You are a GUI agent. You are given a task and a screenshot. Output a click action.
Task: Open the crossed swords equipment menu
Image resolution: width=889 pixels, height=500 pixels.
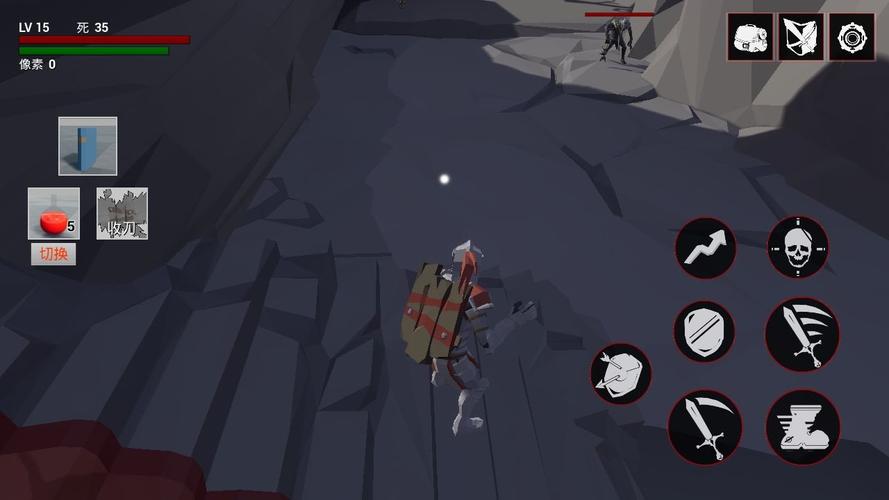pyautogui.click(x=801, y=37)
